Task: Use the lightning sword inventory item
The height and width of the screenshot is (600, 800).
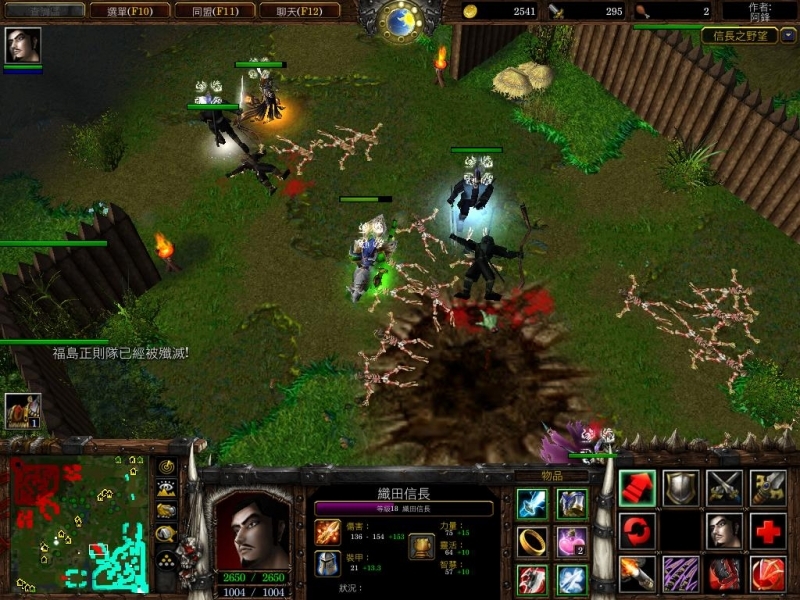Action: coord(532,503)
